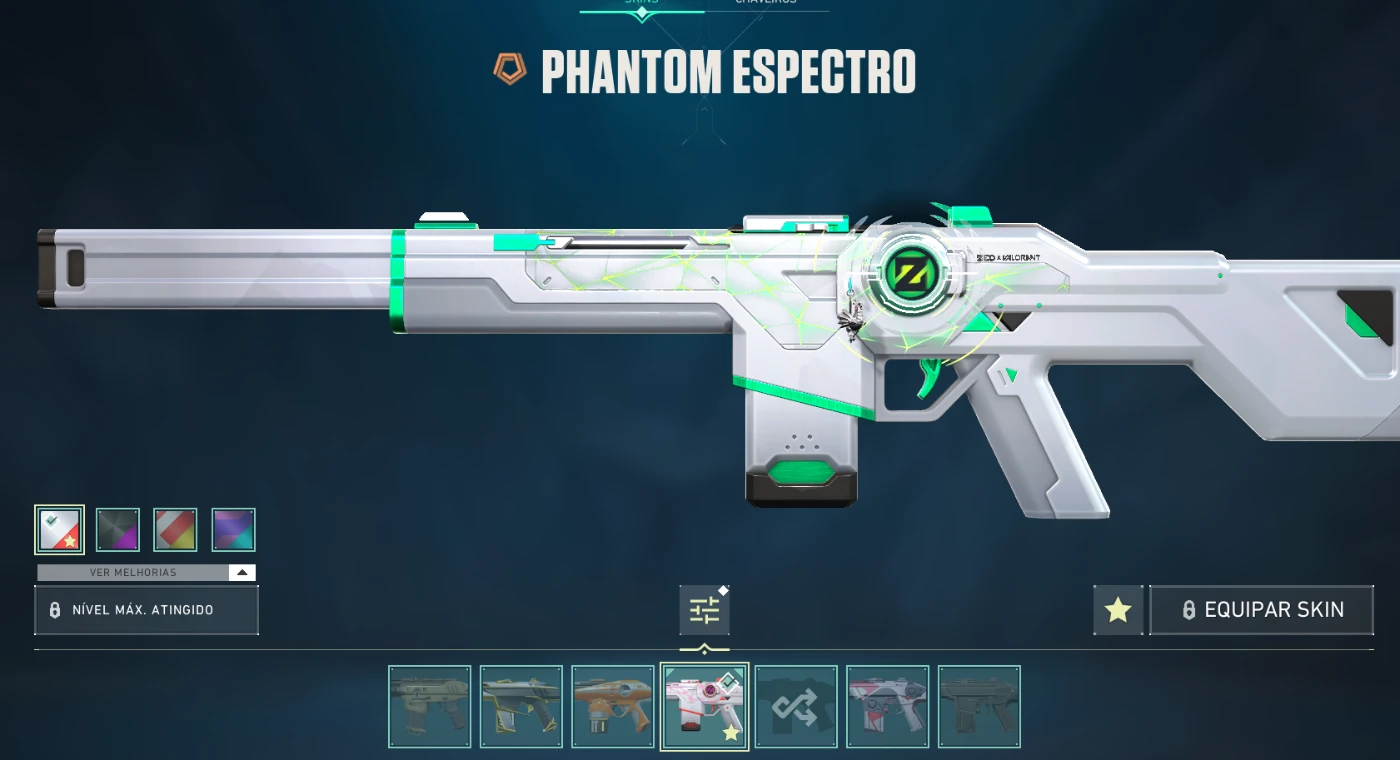Select the orange blaster skin thumbnail
The width and height of the screenshot is (1400, 760).
pyautogui.click(x=613, y=706)
